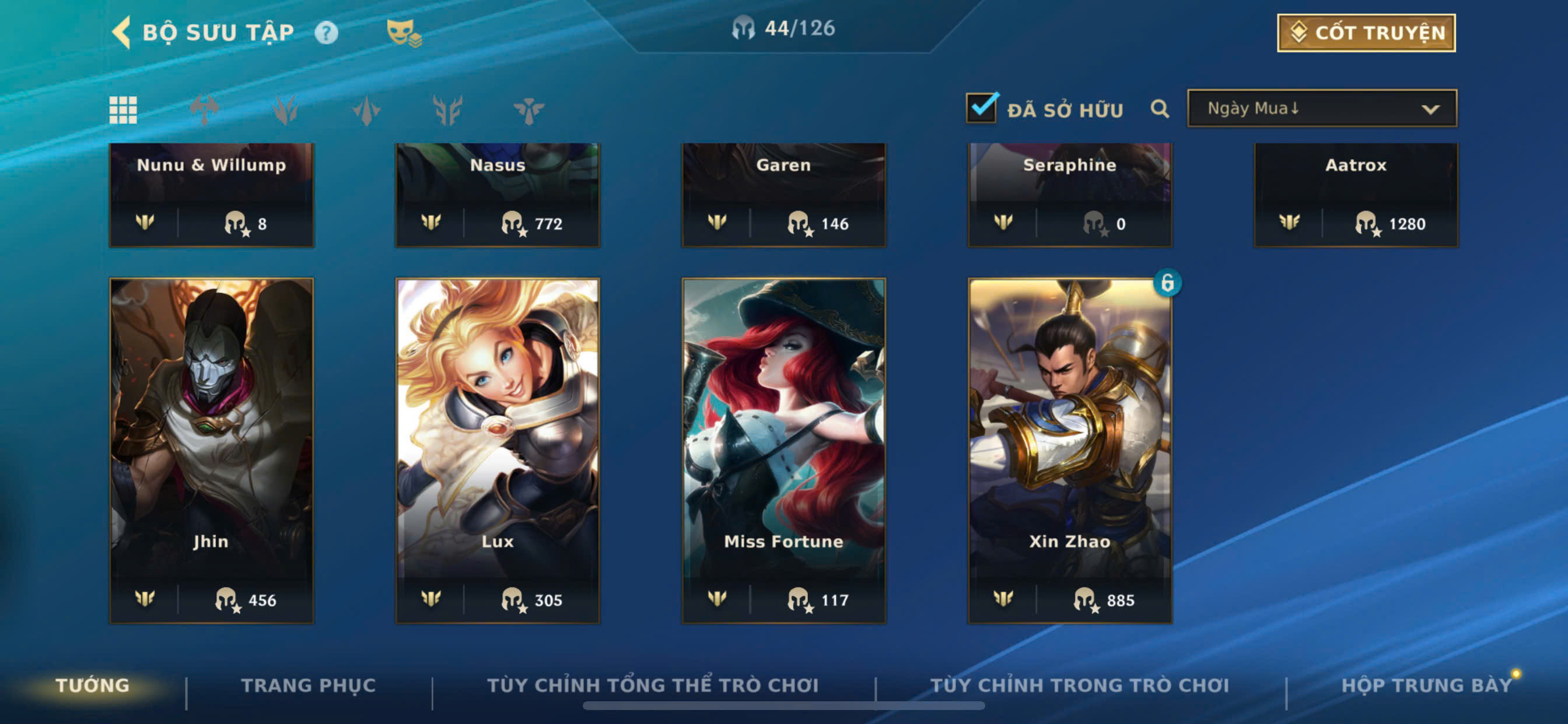
Task: Switch to the Trang Phục tab
Action: (308, 685)
